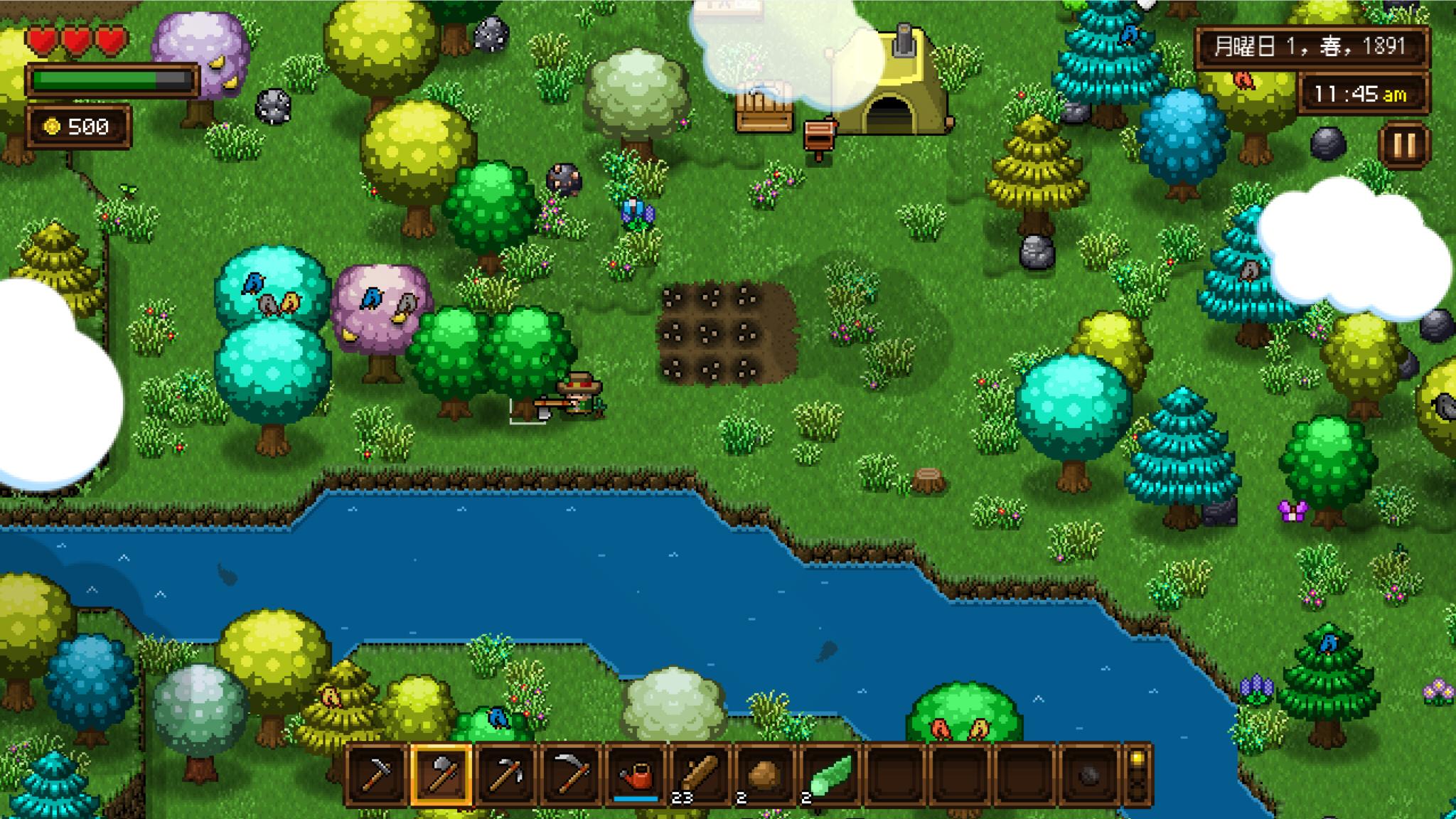This screenshot has height=819, width=1456.
Task: Select the brown potato item slot
Action: tap(765, 775)
